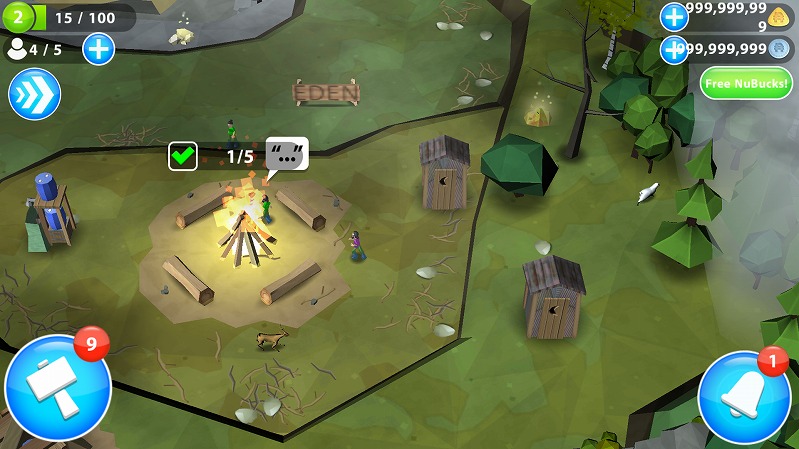
Task: Tap the Free NuBucks! button
Action: [745, 81]
